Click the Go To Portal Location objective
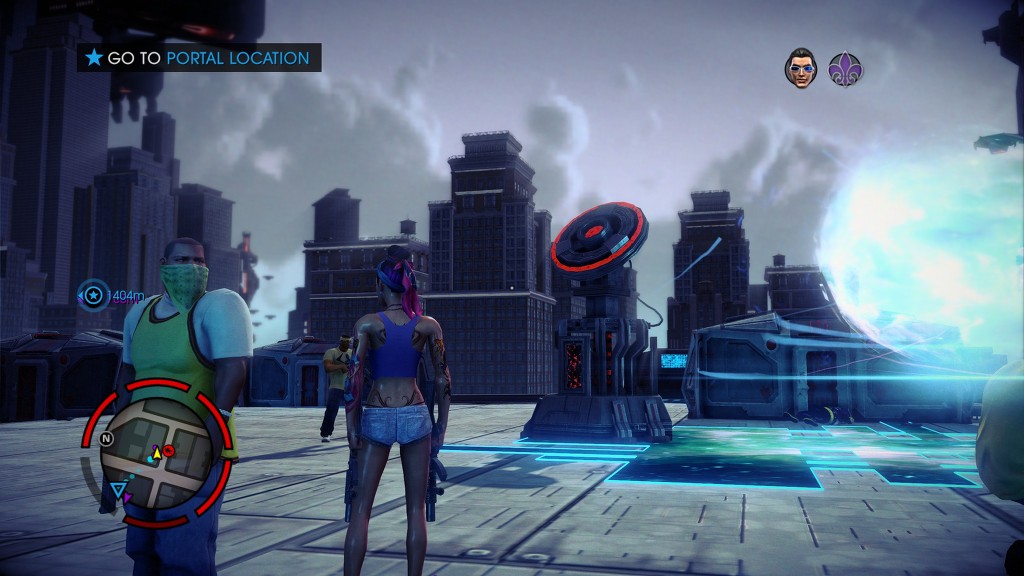Screen dimensions: 1024x576 tap(199, 58)
